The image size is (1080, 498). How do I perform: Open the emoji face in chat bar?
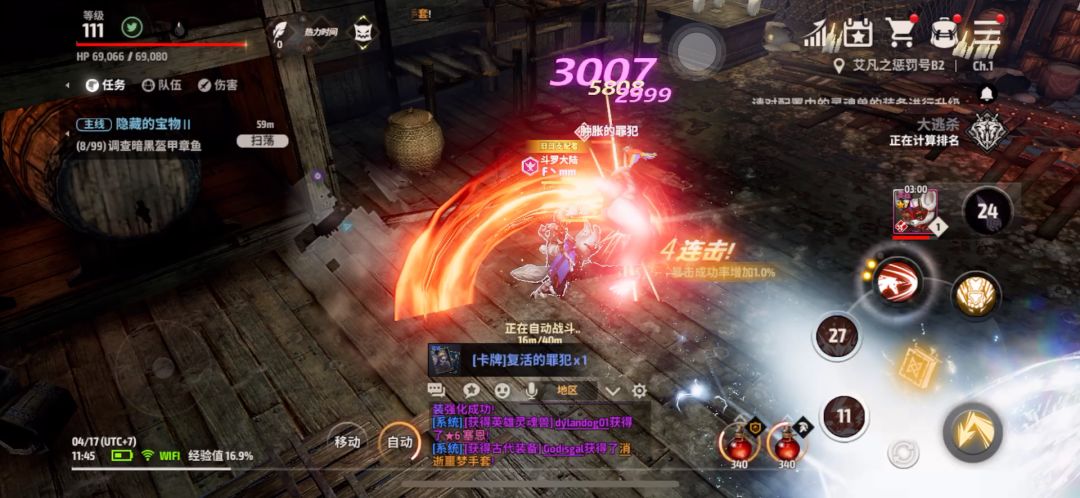pos(502,390)
